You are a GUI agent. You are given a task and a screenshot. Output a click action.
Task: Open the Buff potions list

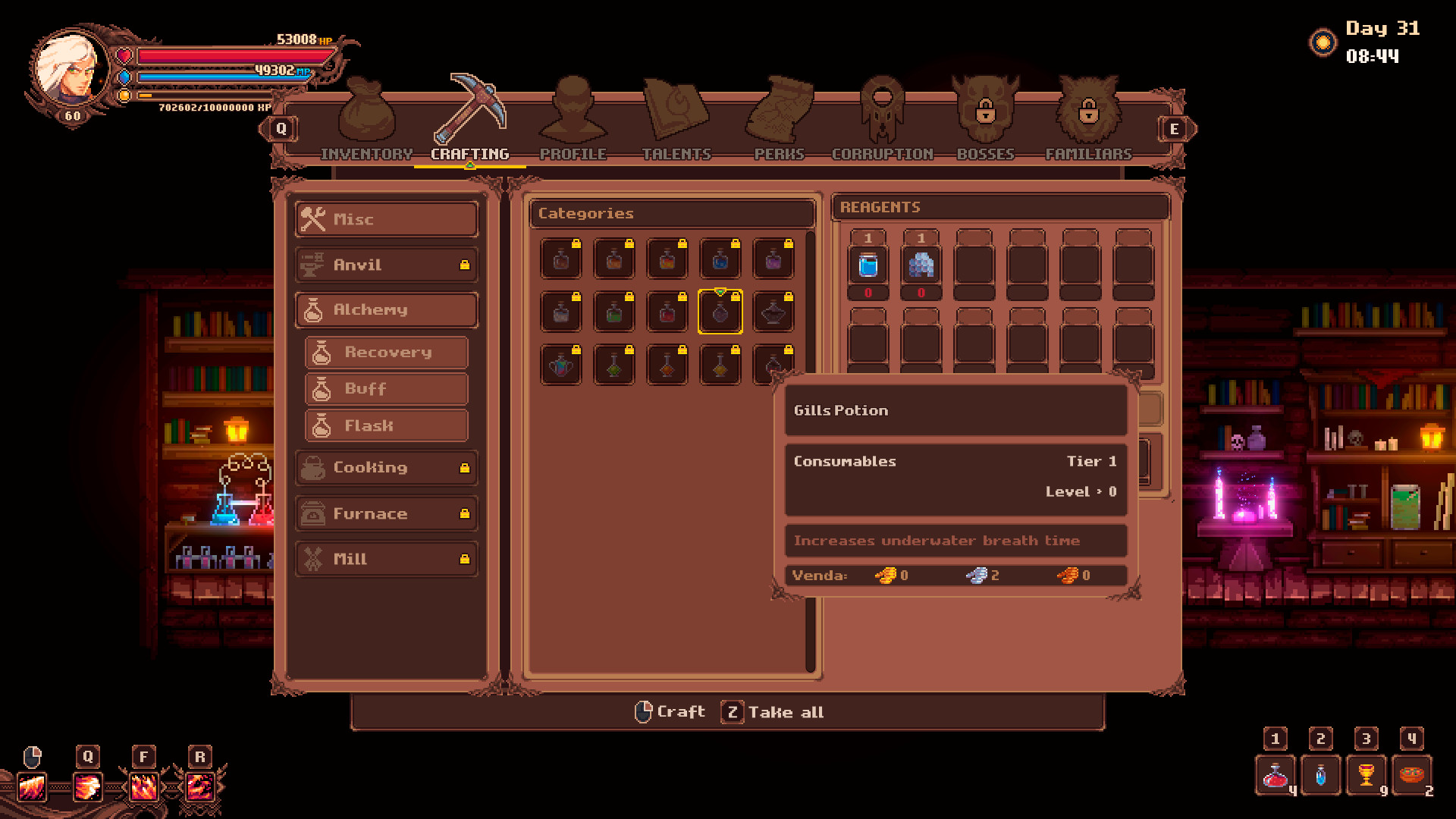point(388,389)
